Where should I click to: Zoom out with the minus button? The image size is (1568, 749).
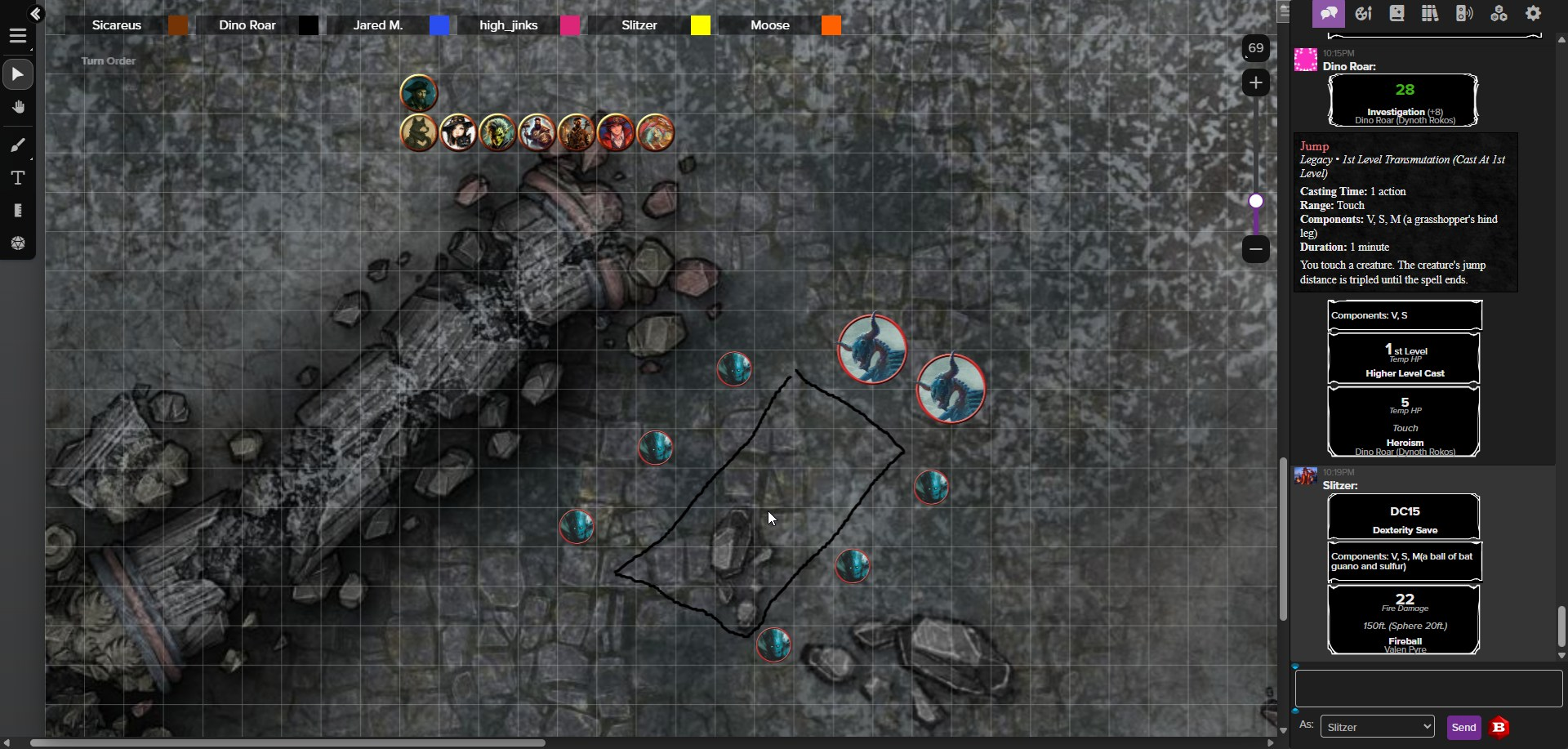coord(1256,248)
